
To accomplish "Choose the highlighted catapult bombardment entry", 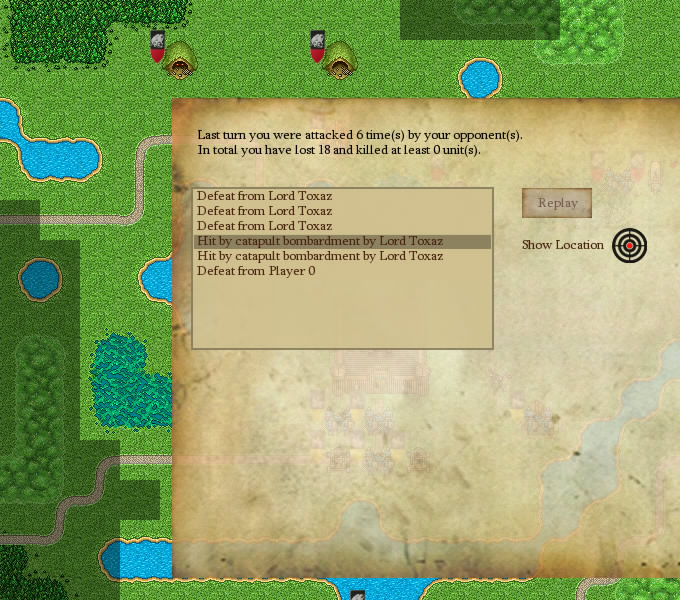I will [320, 241].
